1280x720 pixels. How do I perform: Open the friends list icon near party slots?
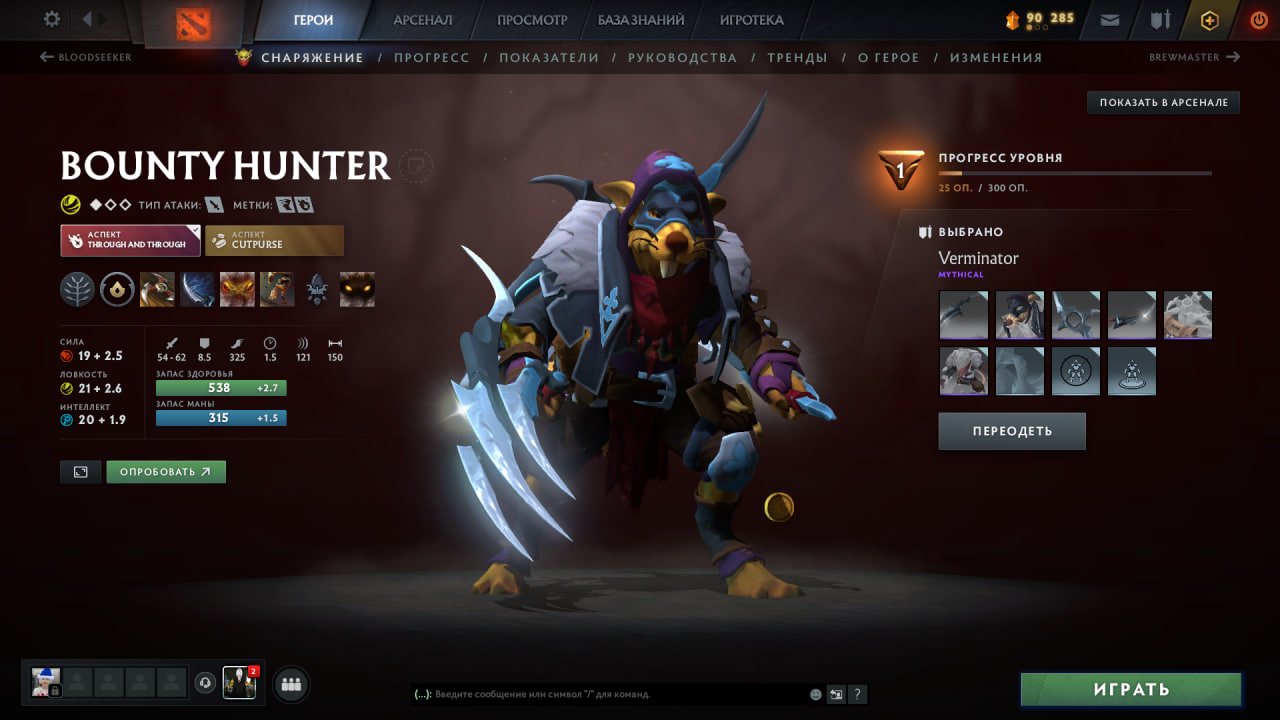coord(289,683)
